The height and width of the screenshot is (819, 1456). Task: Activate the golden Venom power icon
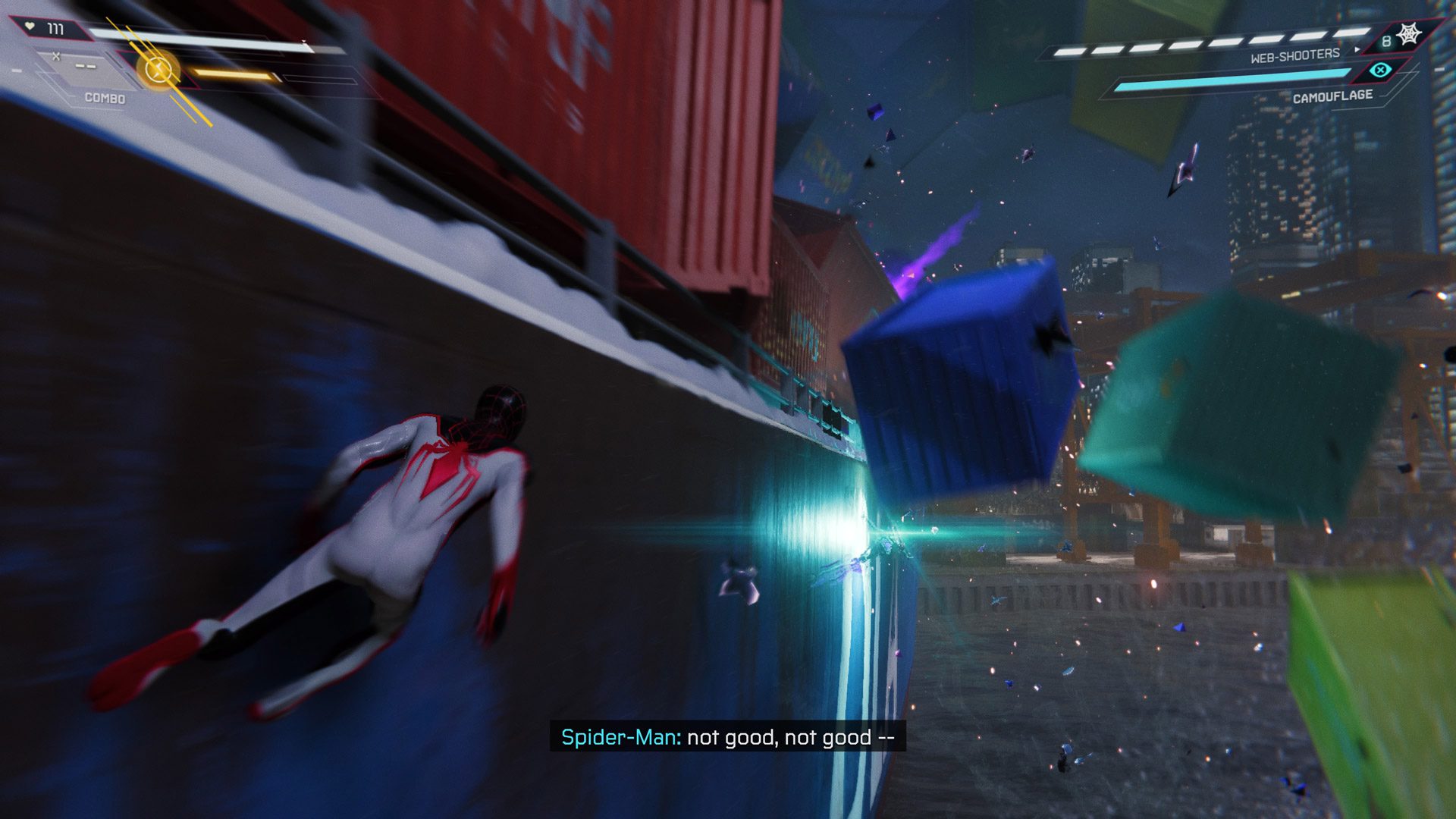pos(158,71)
